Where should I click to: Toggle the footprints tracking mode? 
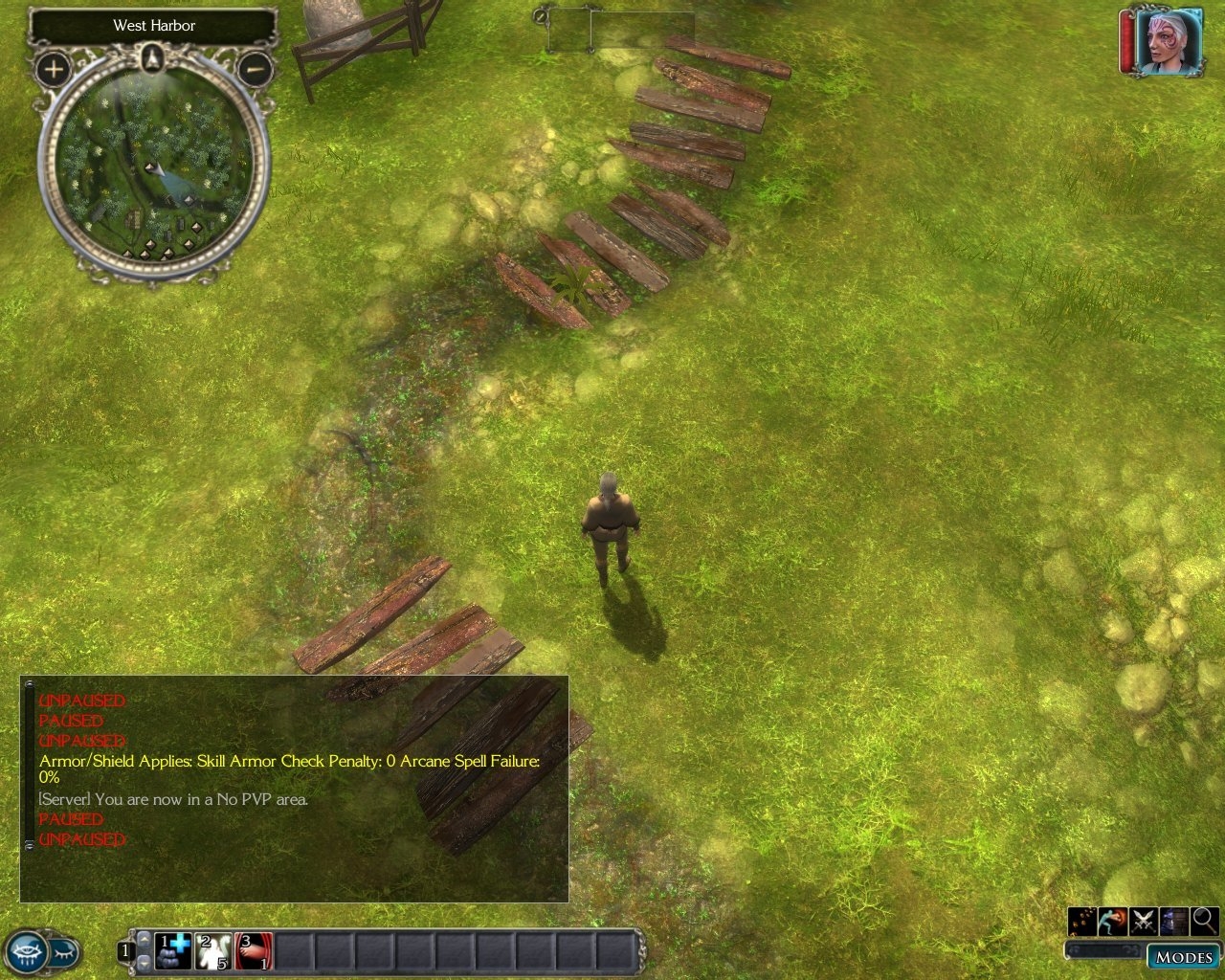click(1082, 921)
